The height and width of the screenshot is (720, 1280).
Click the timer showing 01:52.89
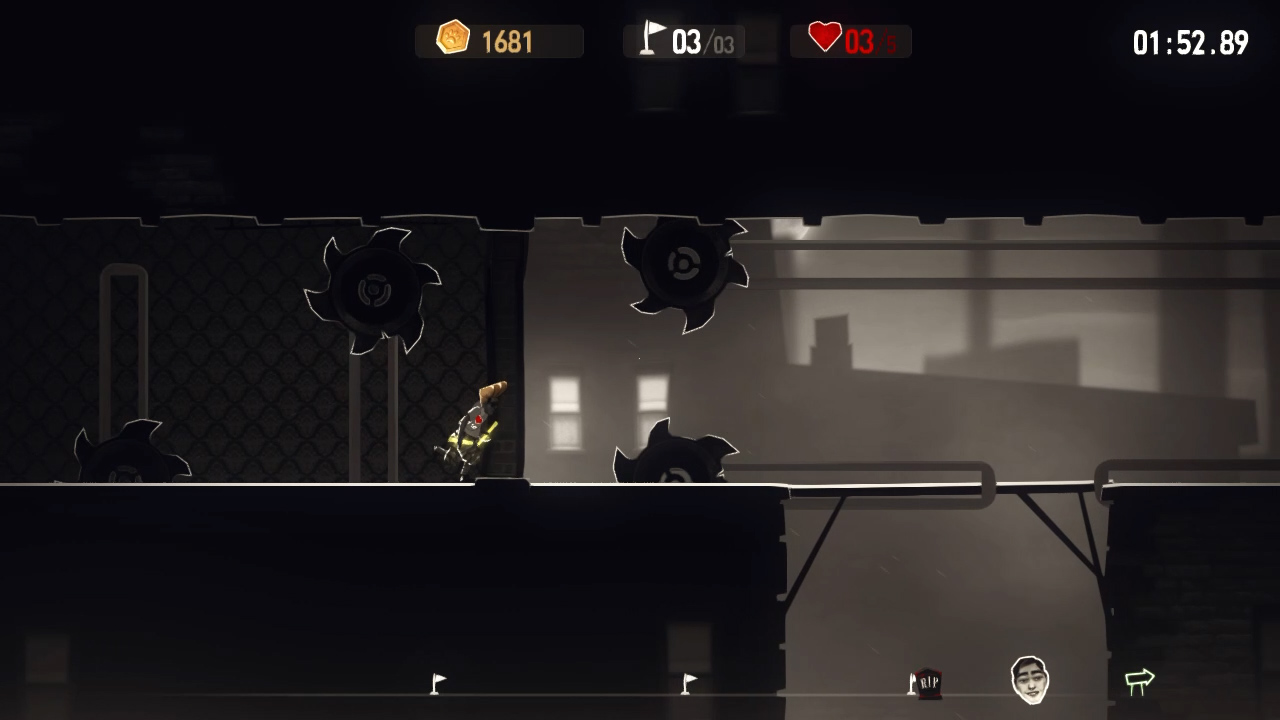[x=1190, y=41]
